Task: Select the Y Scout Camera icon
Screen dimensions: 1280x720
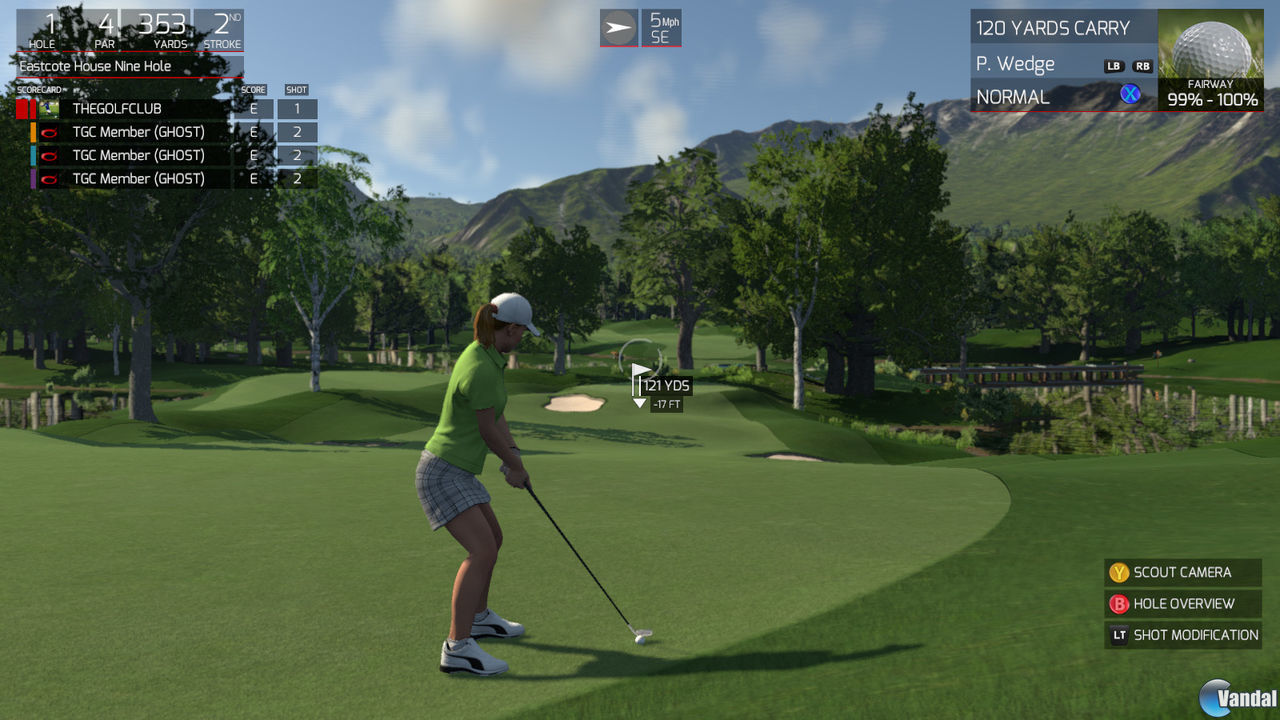Action: point(1118,572)
